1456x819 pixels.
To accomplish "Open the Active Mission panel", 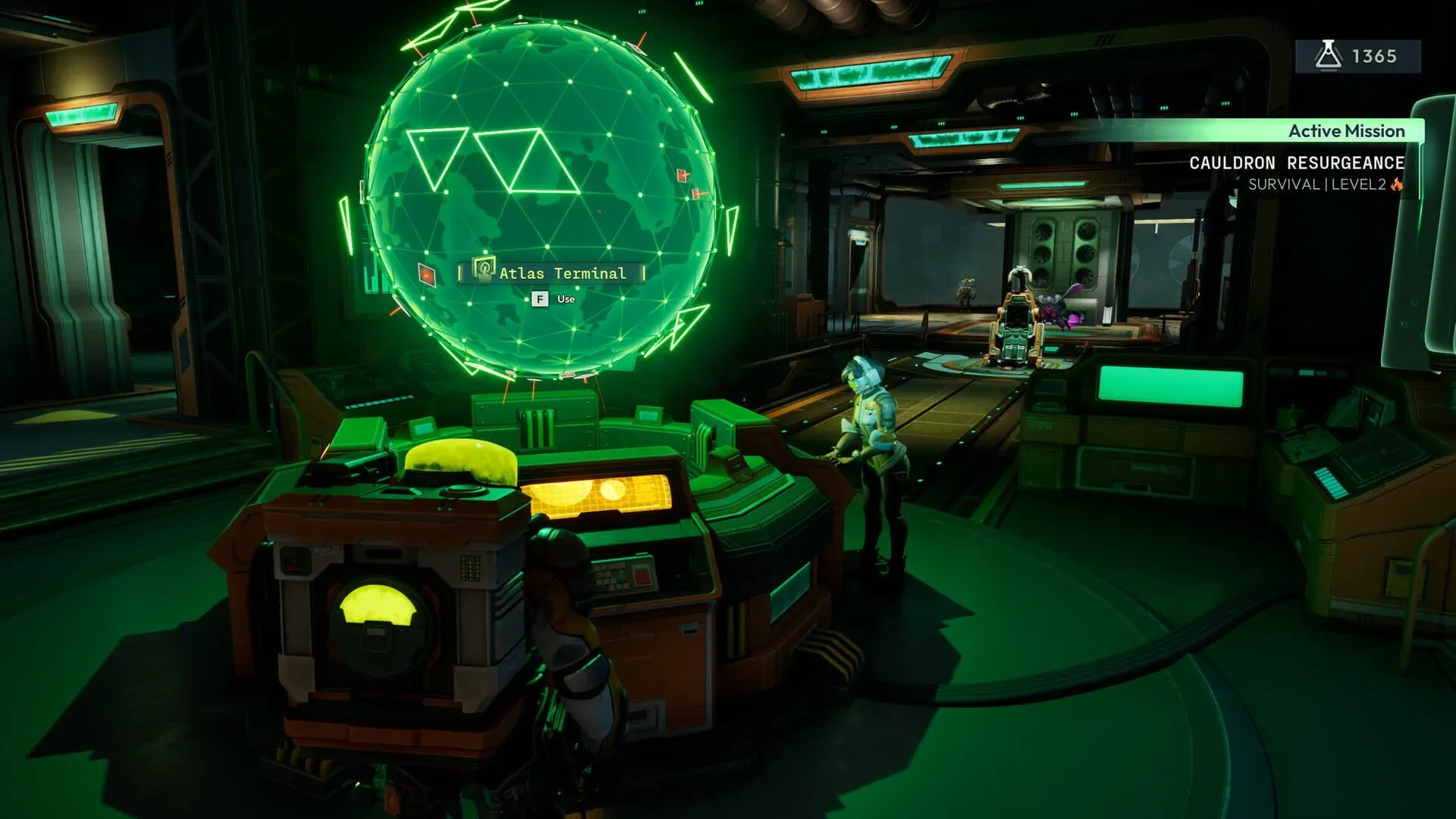I will [x=1346, y=130].
